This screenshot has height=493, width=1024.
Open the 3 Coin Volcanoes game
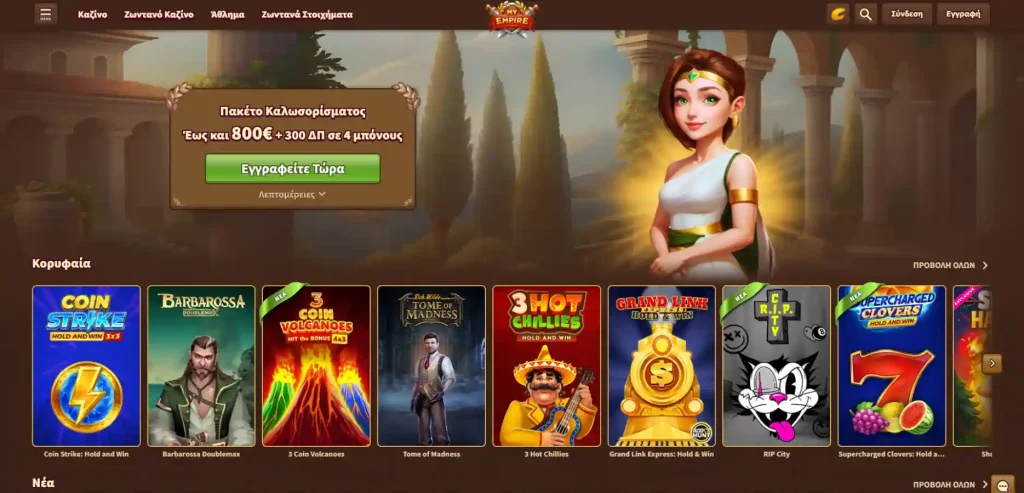pyautogui.click(x=316, y=366)
